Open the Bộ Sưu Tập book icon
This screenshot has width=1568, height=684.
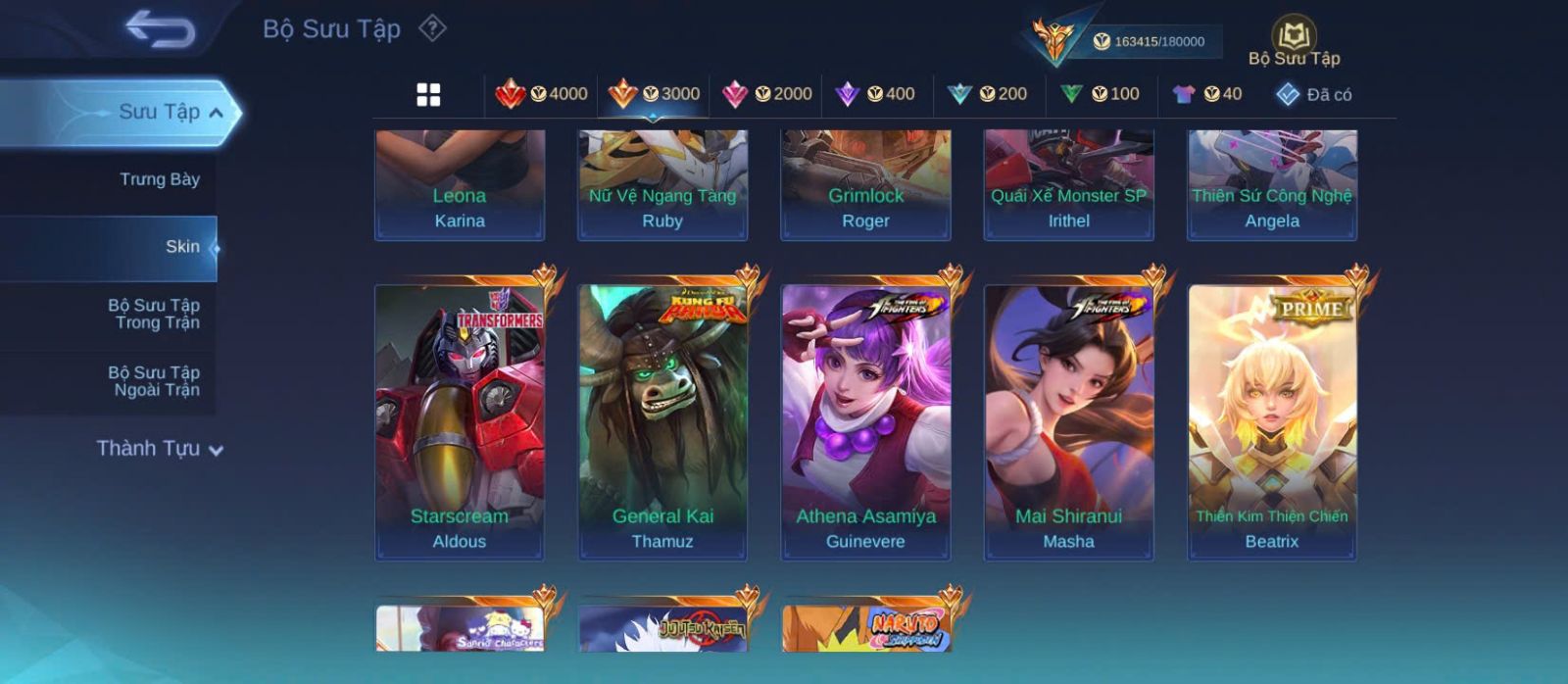[1294, 37]
